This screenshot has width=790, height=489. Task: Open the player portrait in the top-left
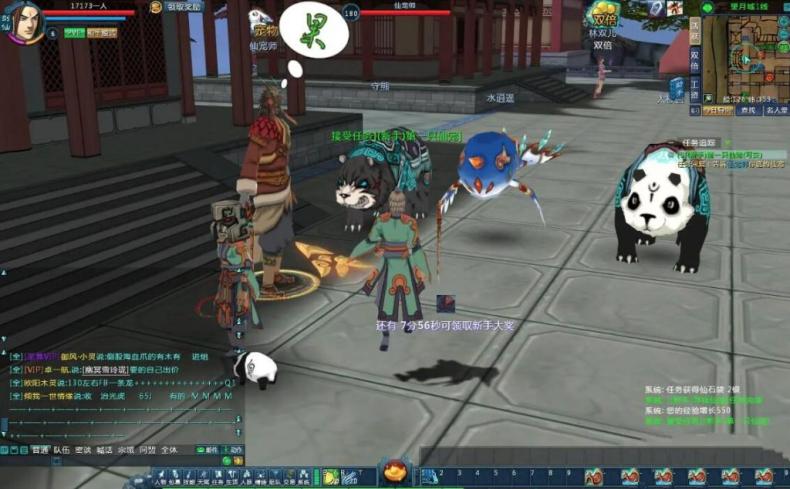coord(22,22)
